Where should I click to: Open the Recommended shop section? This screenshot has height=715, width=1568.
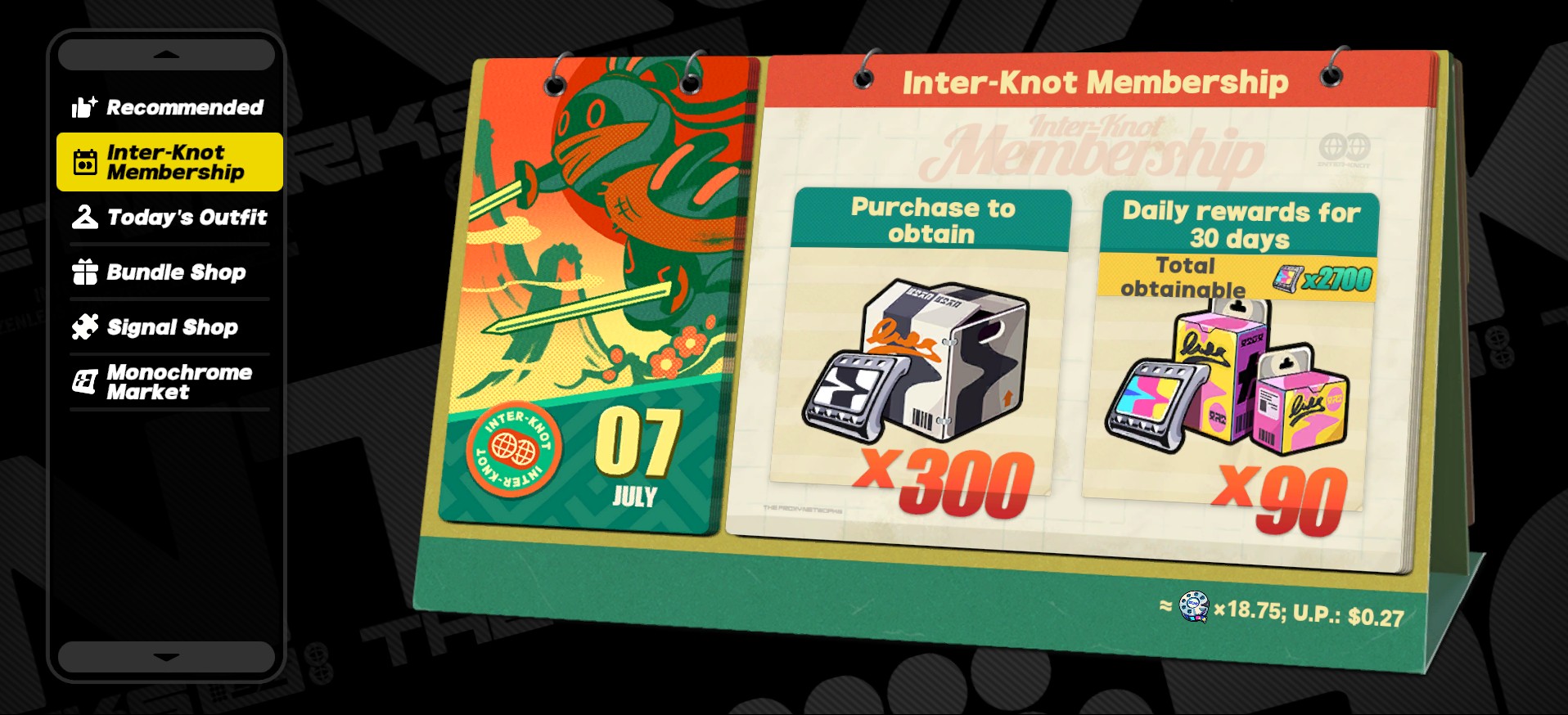click(x=169, y=107)
